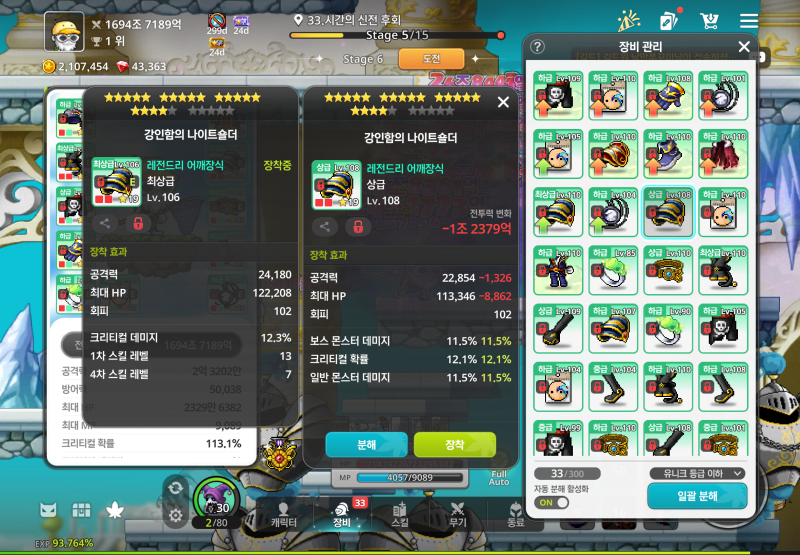The width and height of the screenshot is (800, 555).
Task: Open the shopping cart shop icon
Action: pyautogui.click(x=710, y=21)
